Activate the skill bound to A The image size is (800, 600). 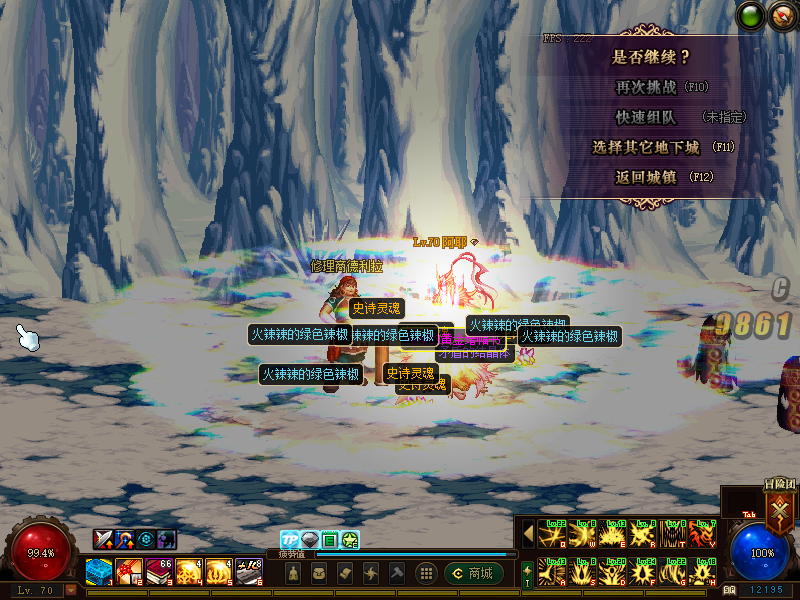pos(552,572)
